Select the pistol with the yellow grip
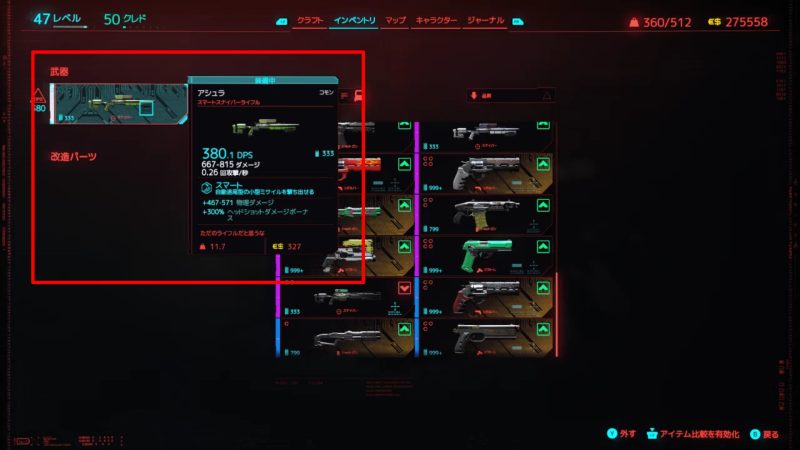The image size is (800, 450). click(484, 214)
